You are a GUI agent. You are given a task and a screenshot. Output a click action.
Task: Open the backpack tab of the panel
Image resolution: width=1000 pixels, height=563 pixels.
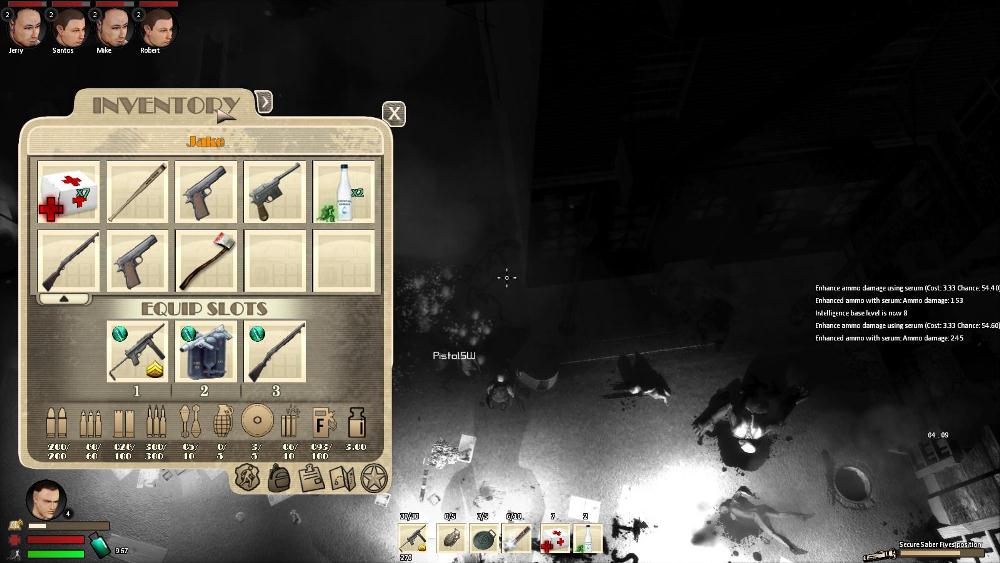click(x=279, y=478)
